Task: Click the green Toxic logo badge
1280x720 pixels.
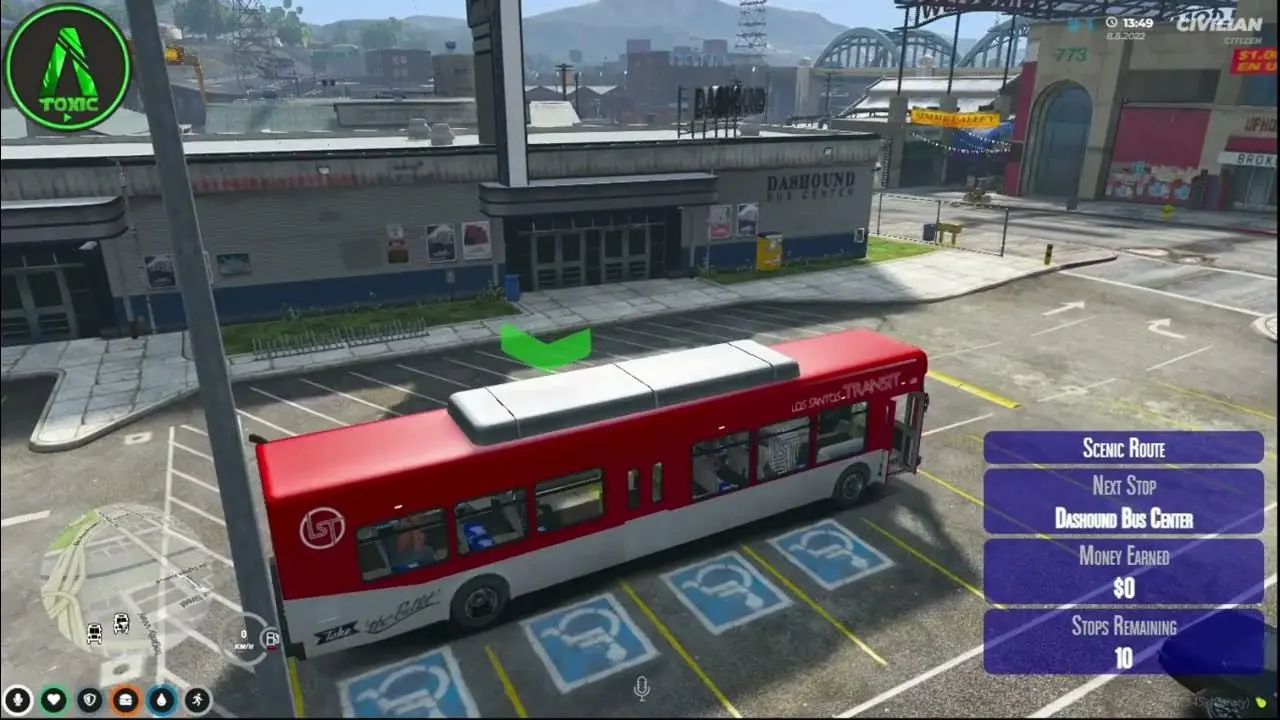Action: pyautogui.click(x=67, y=67)
